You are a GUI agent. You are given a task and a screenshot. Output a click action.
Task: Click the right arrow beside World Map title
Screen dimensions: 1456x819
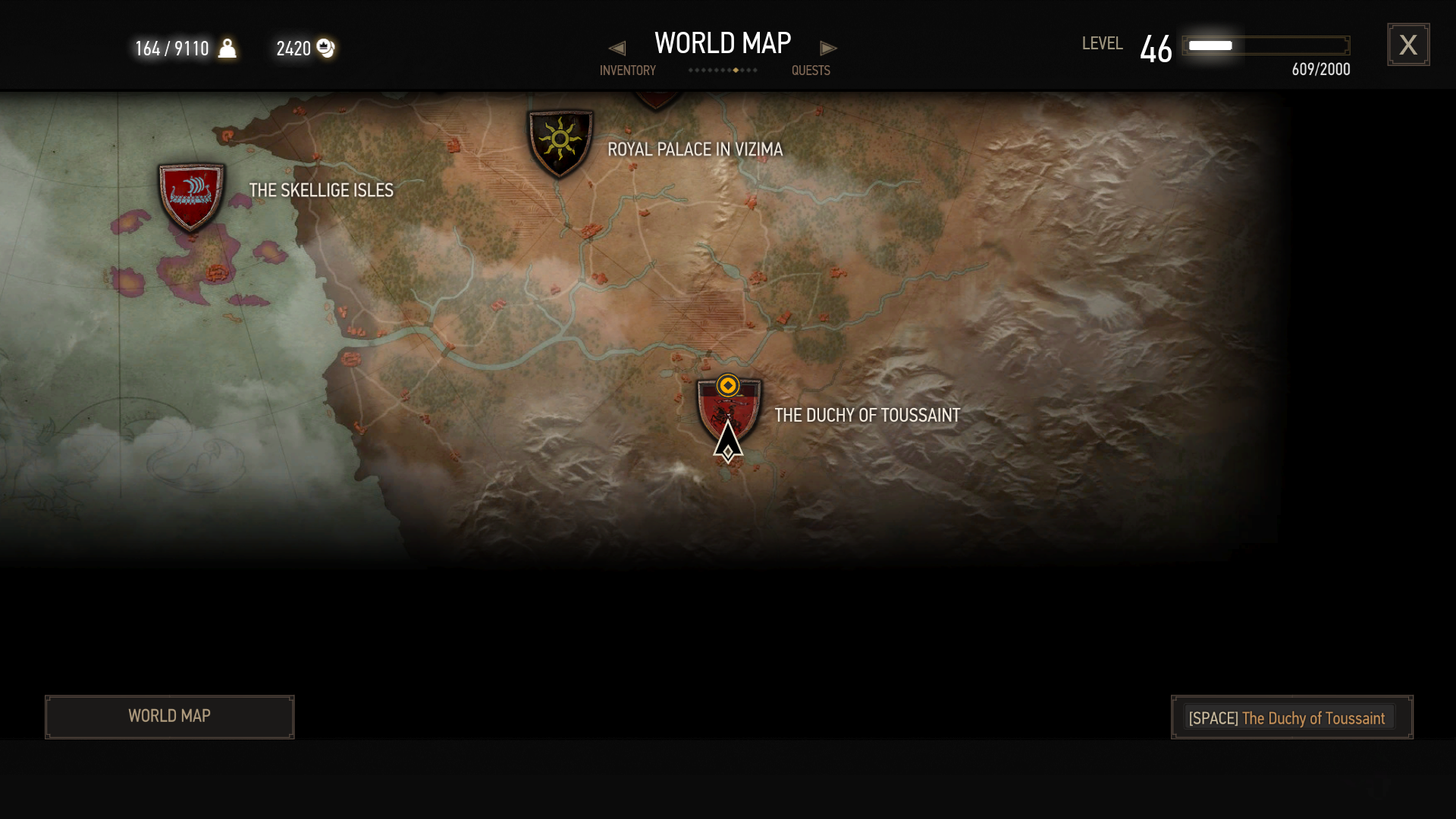click(828, 49)
